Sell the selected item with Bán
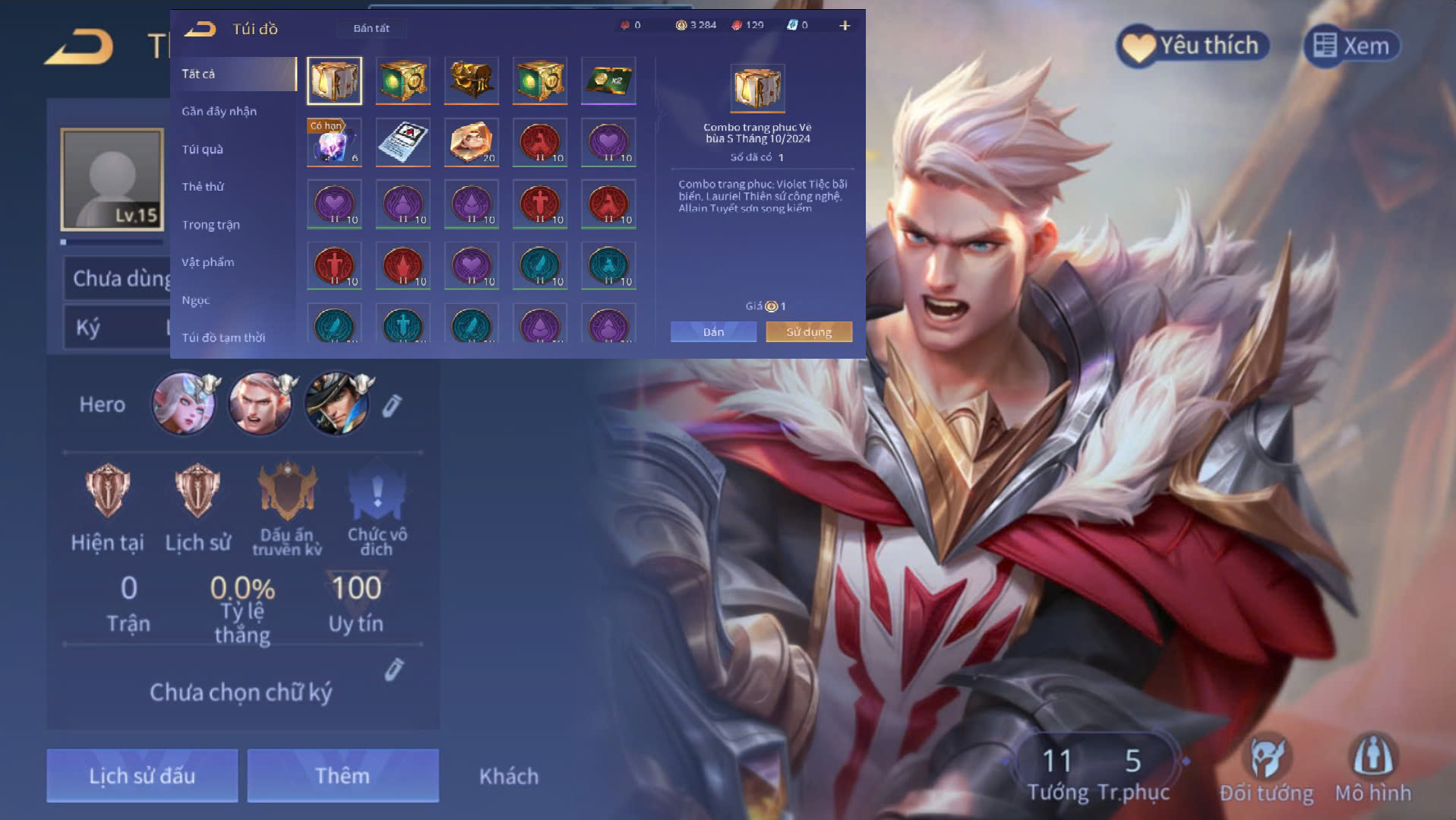The height and width of the screenshot is (820, 1456). (713, 332)
